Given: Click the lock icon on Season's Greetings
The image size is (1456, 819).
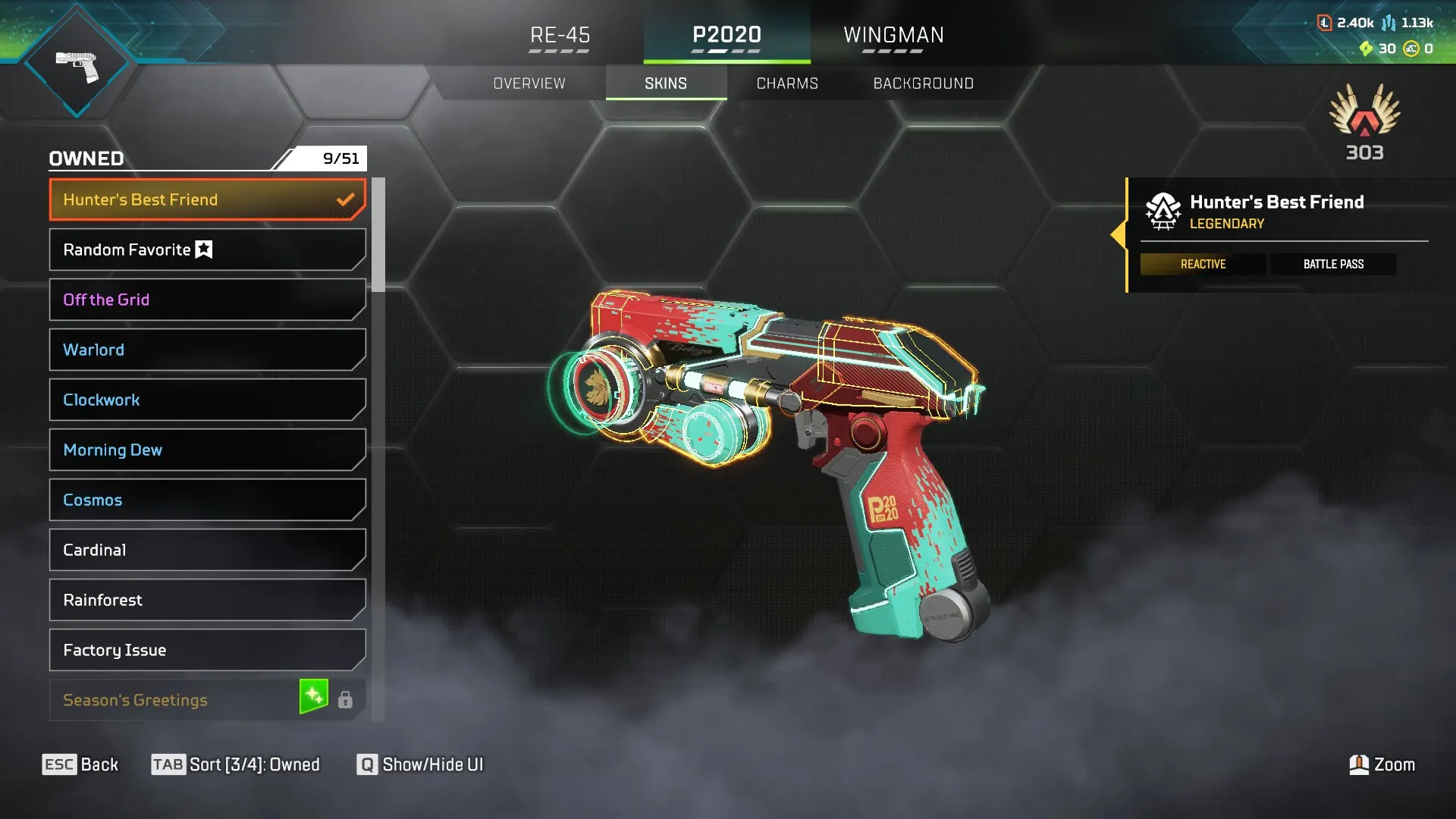Looking at the screenshot, I should pos(347,700).
